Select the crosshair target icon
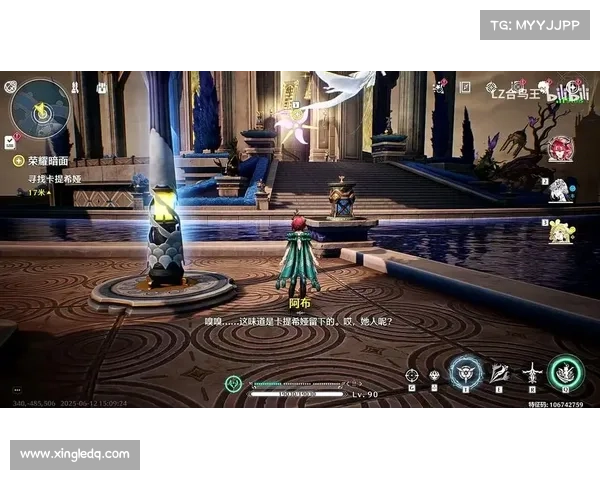Screen dimensions: 600x480 pos(410,375)
